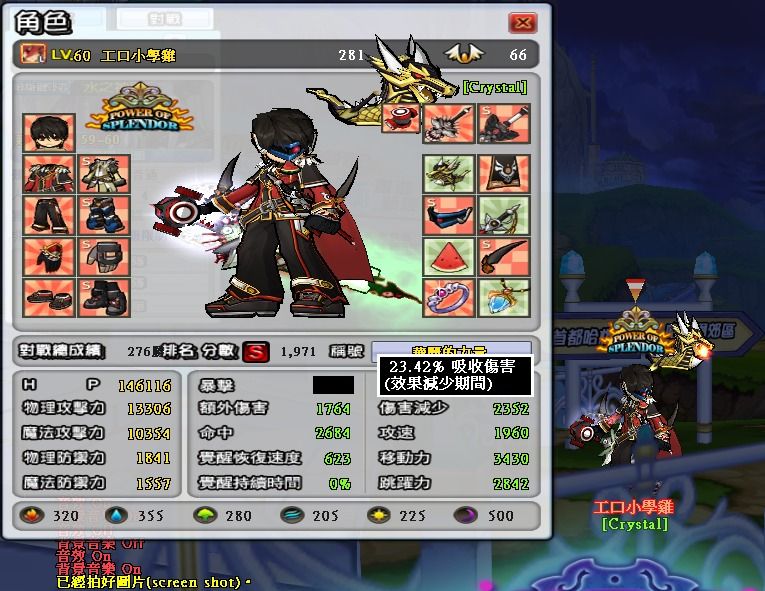Select the watermelon slice accessory slot

point(448,257)
